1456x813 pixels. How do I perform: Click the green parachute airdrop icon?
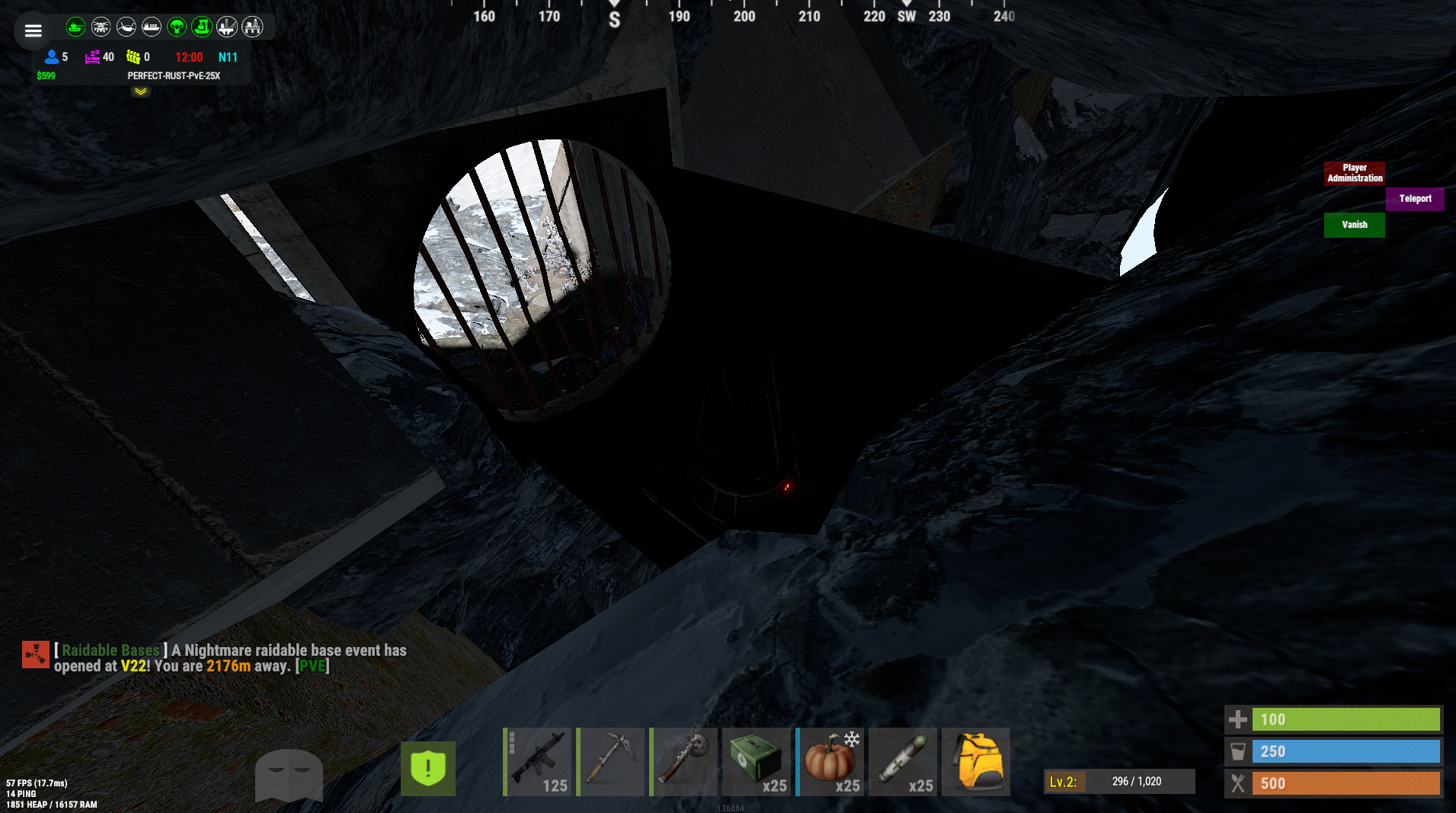177,27
